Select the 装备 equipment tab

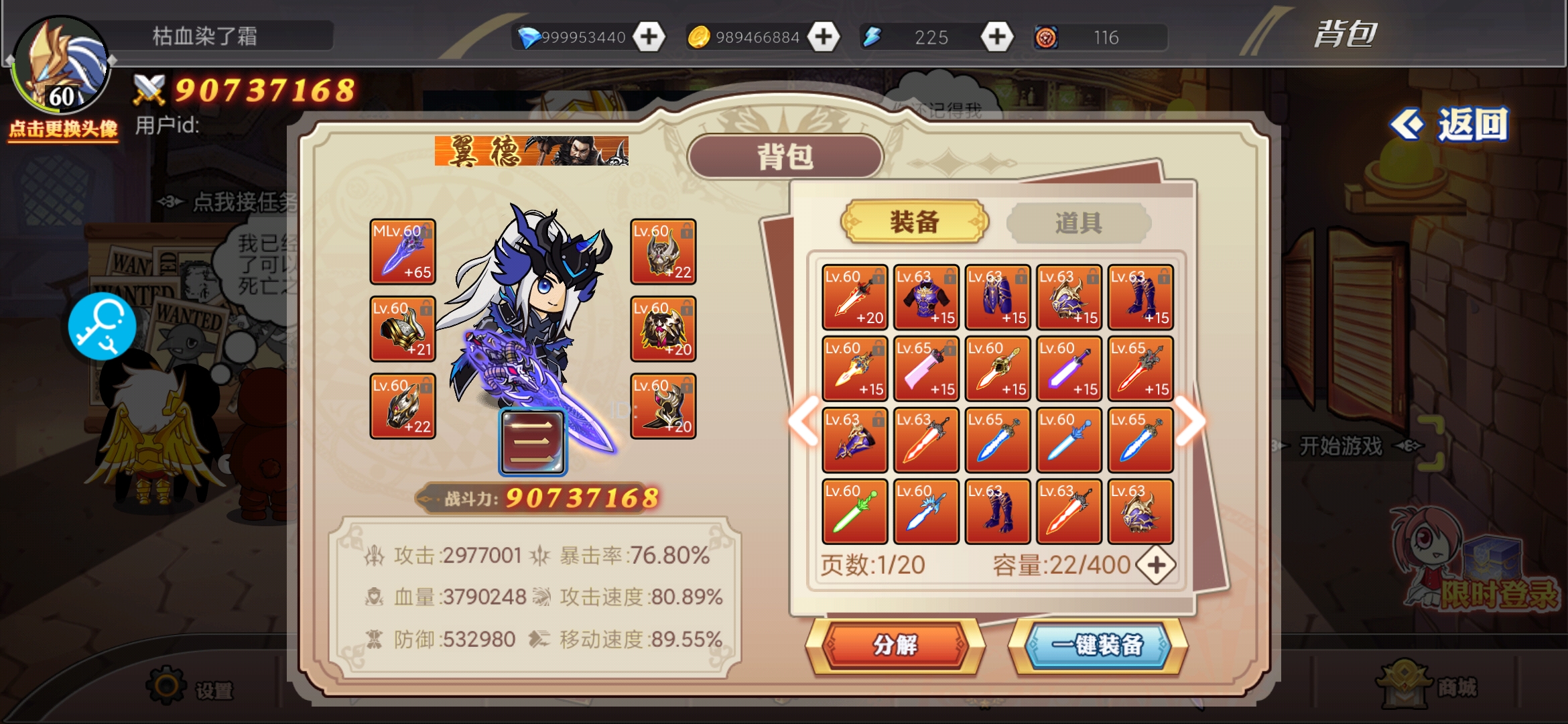914,223
